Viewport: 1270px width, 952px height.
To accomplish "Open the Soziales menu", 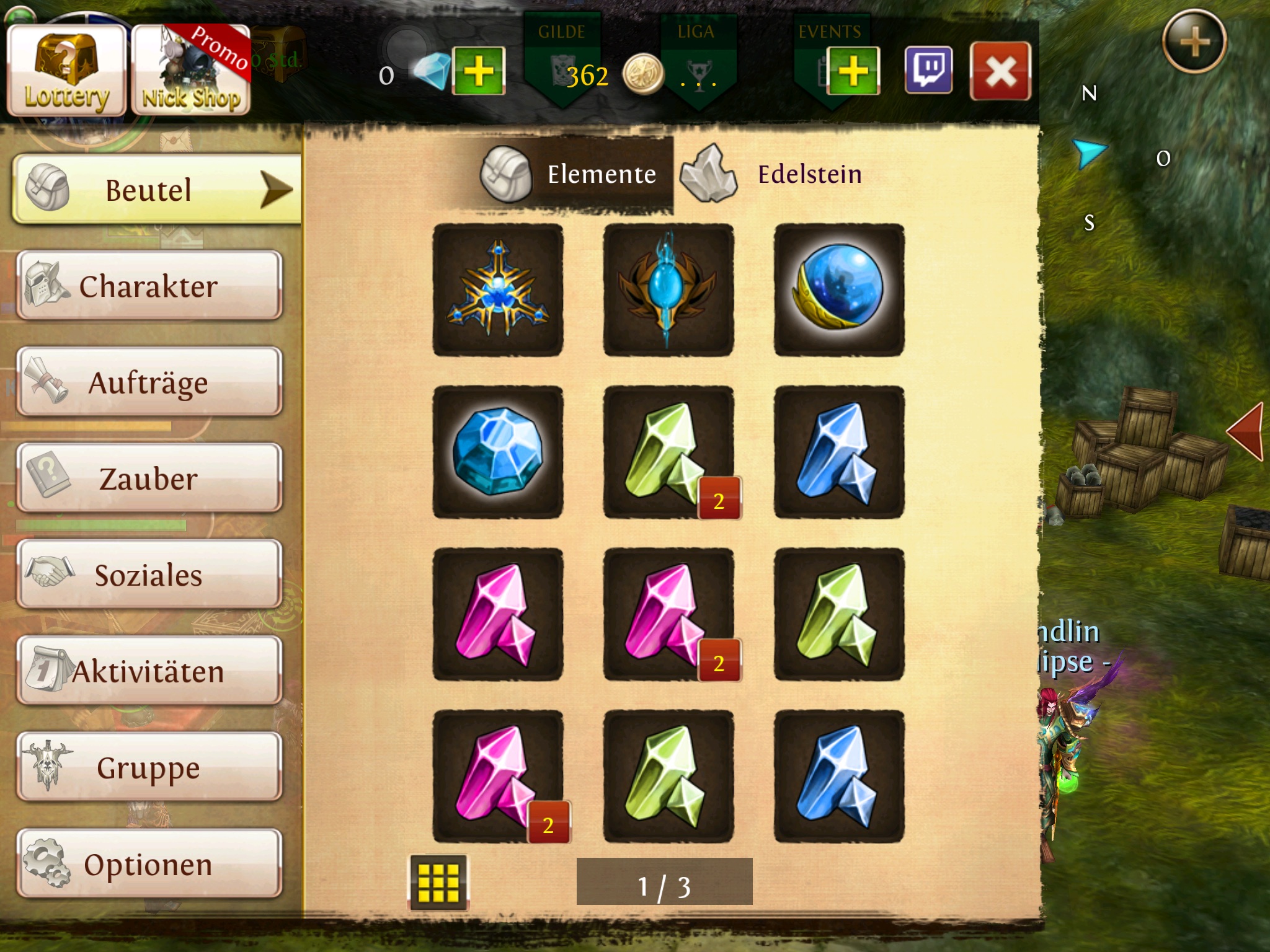I will 149,575.
